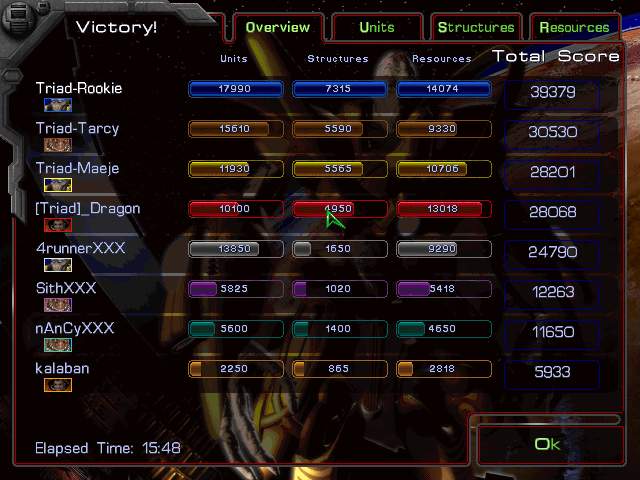The width and height of the screenshot is (640, 480).
Task: Click Triad-Tarcy's player name
Action: coord(77,129)
